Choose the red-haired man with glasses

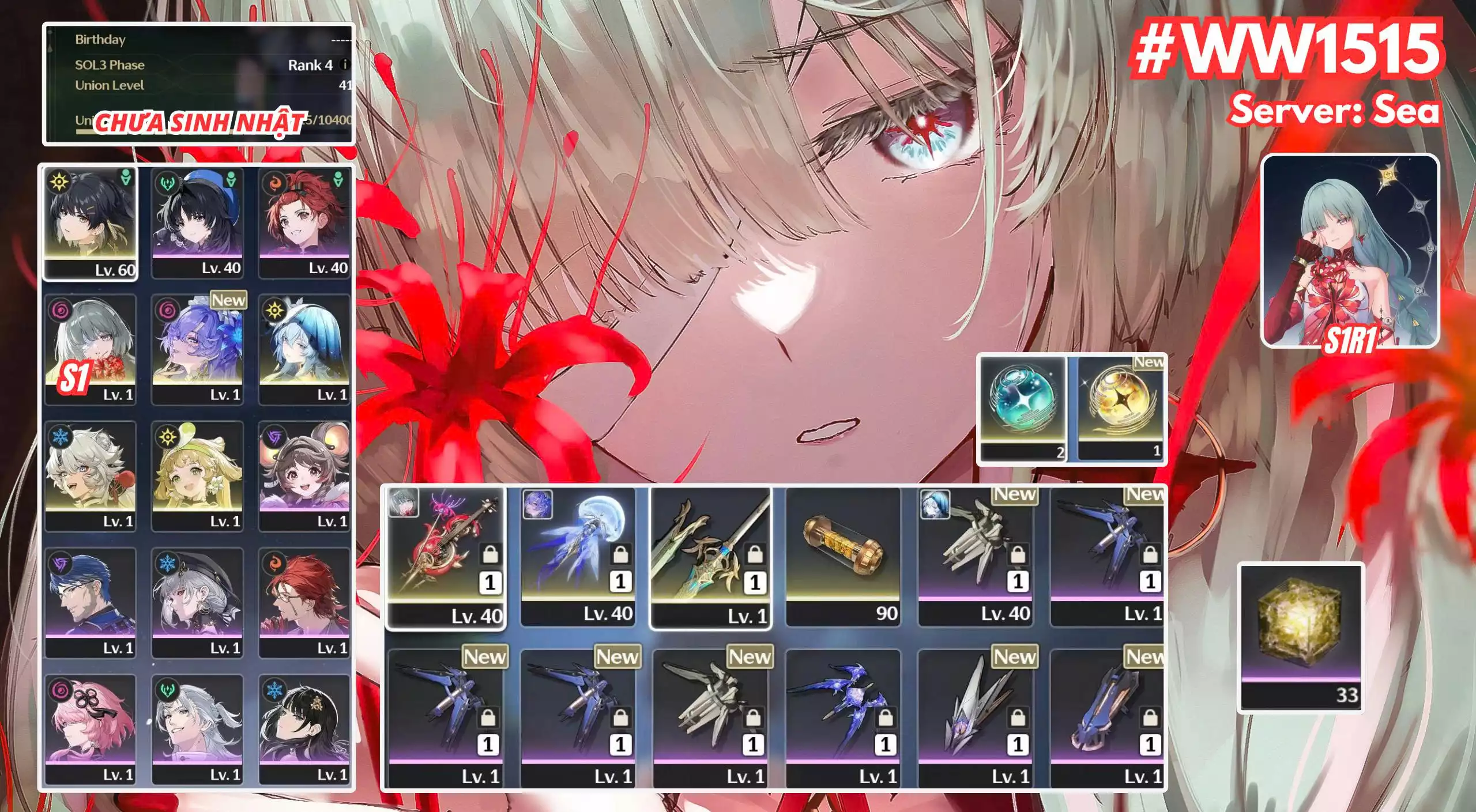coord(304,603)
